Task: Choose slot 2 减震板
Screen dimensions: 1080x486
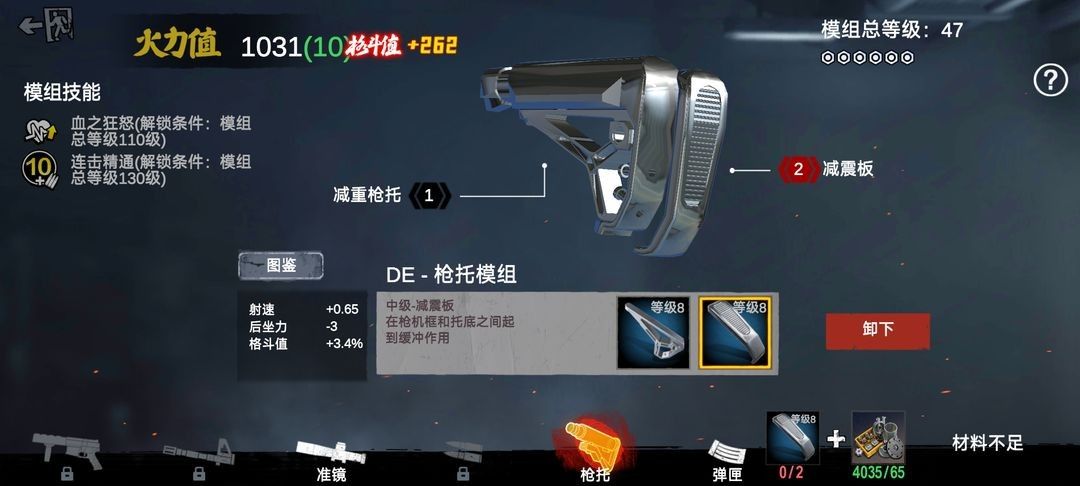Action: click(798, 169)
